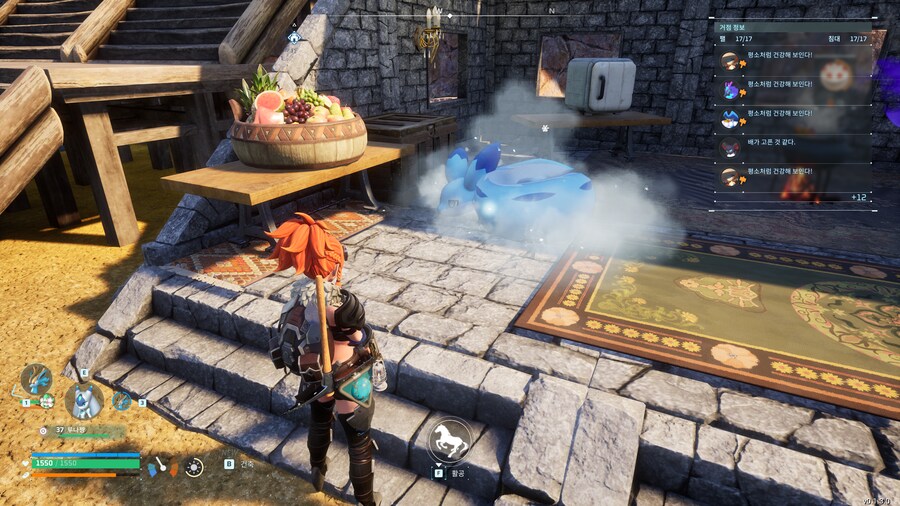This screenshot has width=900, height=506.
Task: Choose the small Pal portrait in party slot 3
Action: [122, 400]
